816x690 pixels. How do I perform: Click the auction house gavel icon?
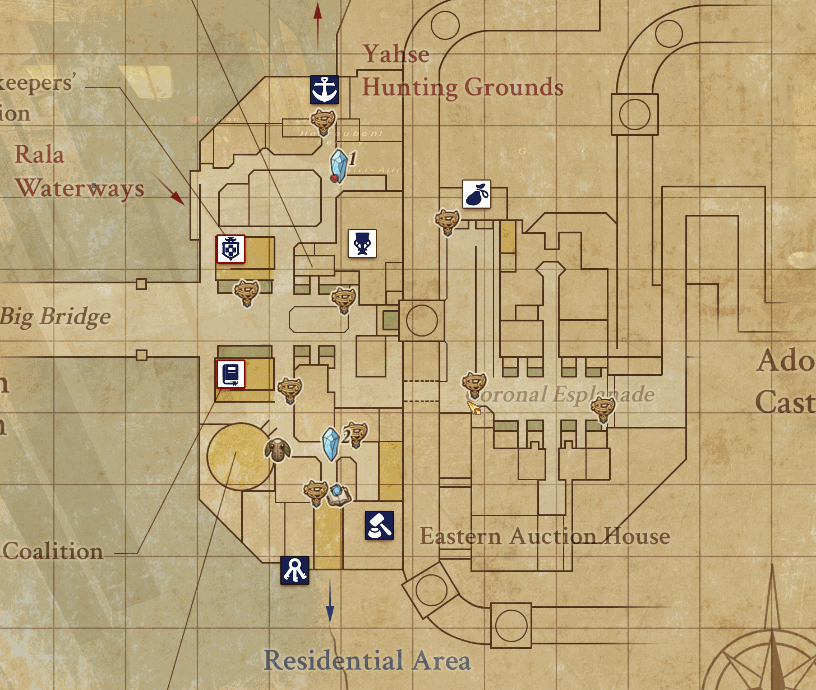point(380,525)
